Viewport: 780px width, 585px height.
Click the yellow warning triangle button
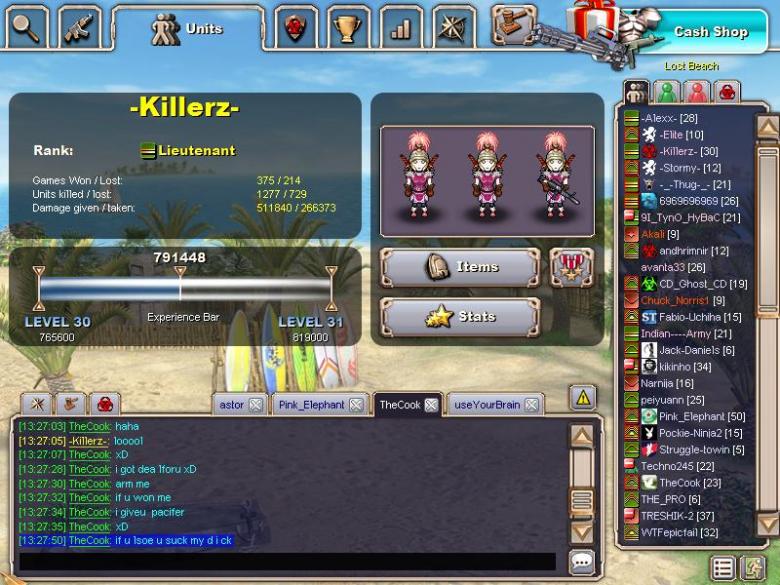[582, 398]
